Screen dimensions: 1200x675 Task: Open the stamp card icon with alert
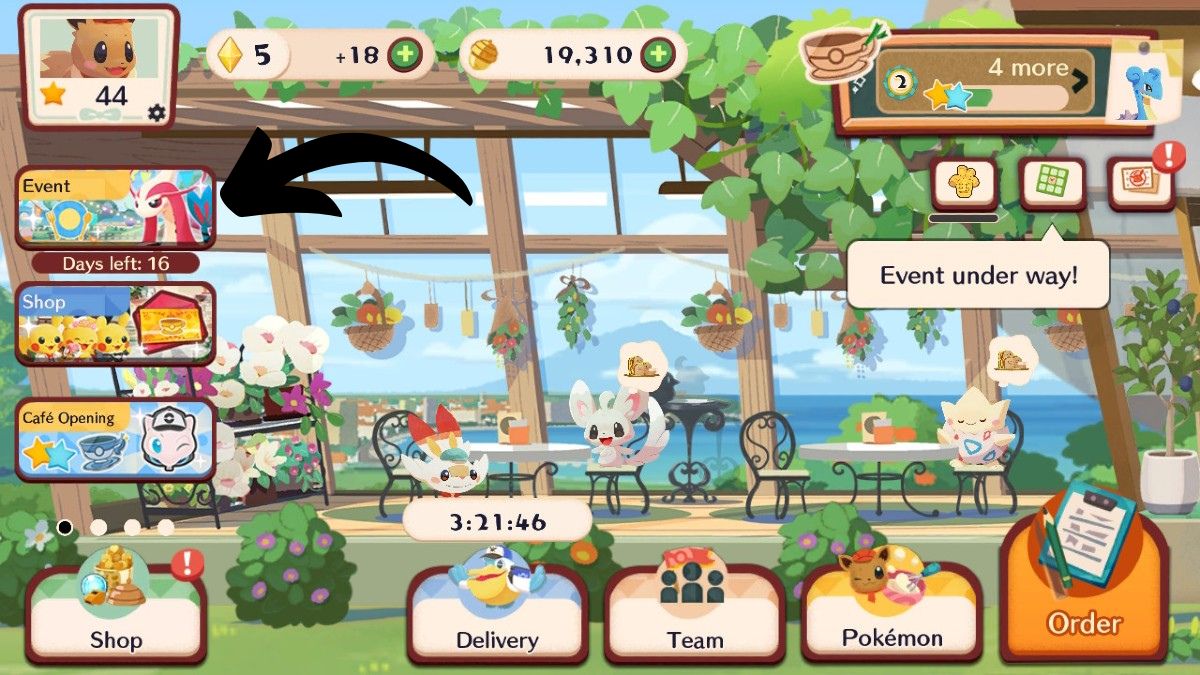point(1140,184)
